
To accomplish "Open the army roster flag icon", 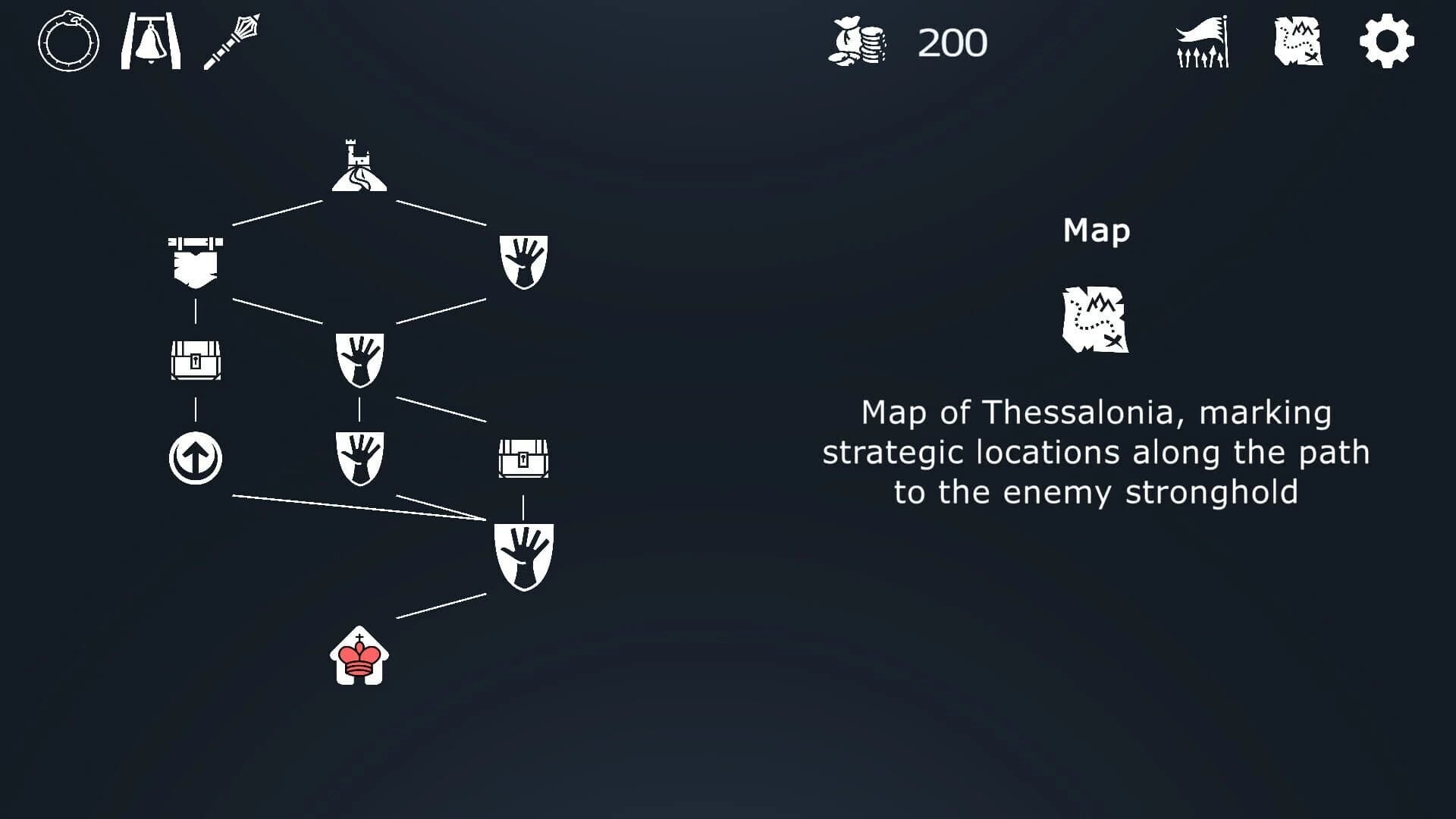I will (x=1201, y=42).
